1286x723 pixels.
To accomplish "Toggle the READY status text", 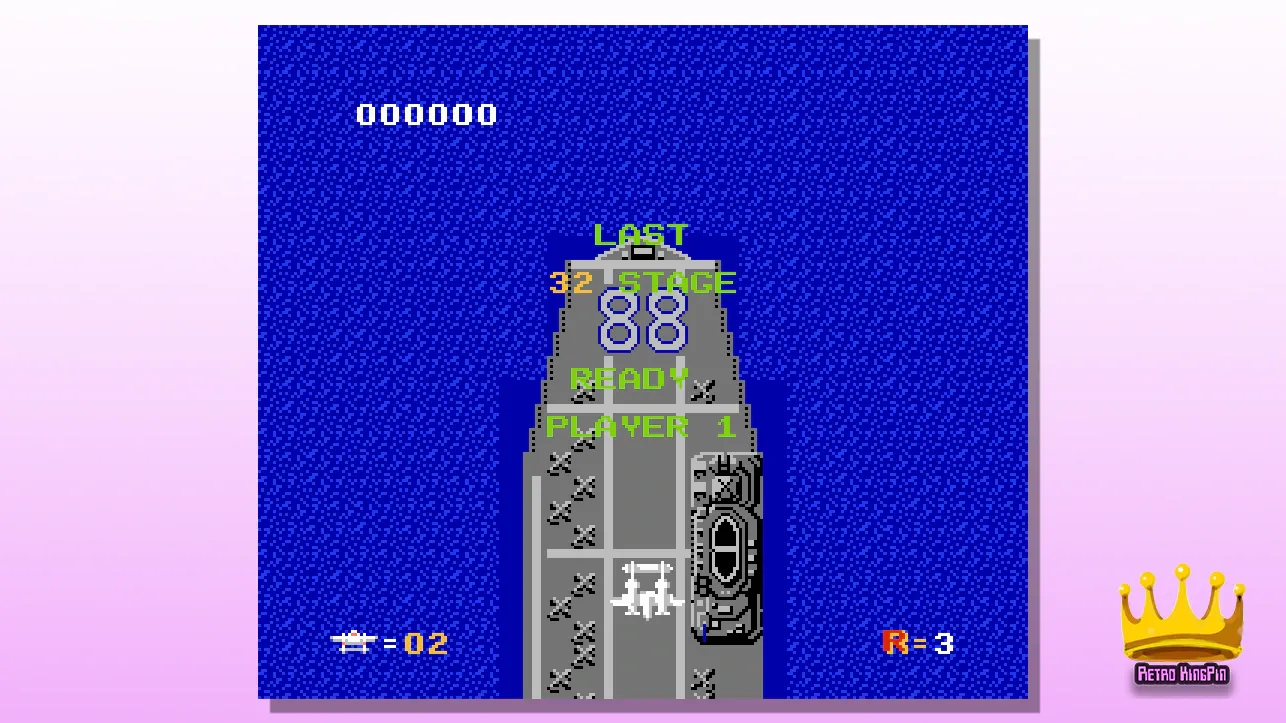I will tap(628, 379).
